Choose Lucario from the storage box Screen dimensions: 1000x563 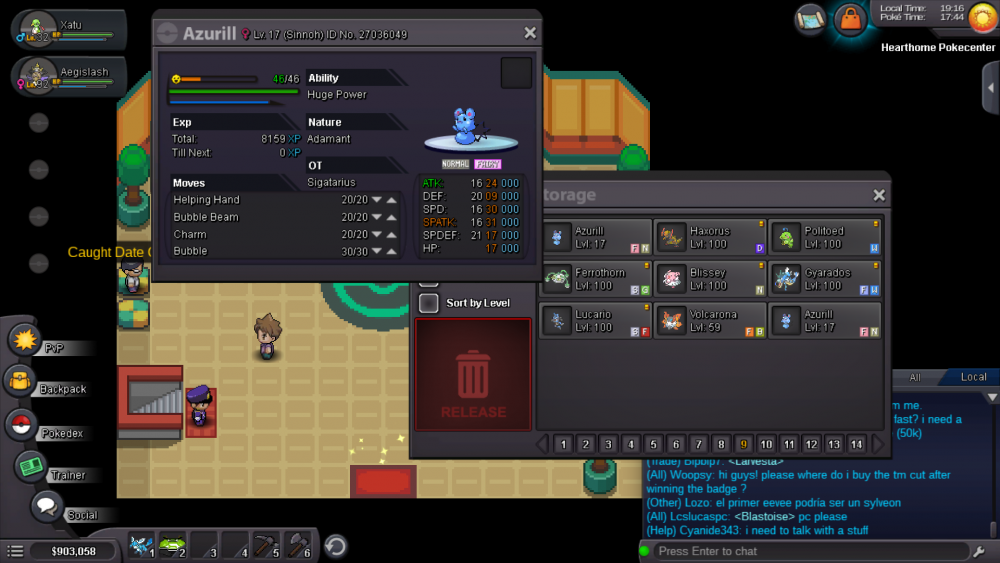596,321
